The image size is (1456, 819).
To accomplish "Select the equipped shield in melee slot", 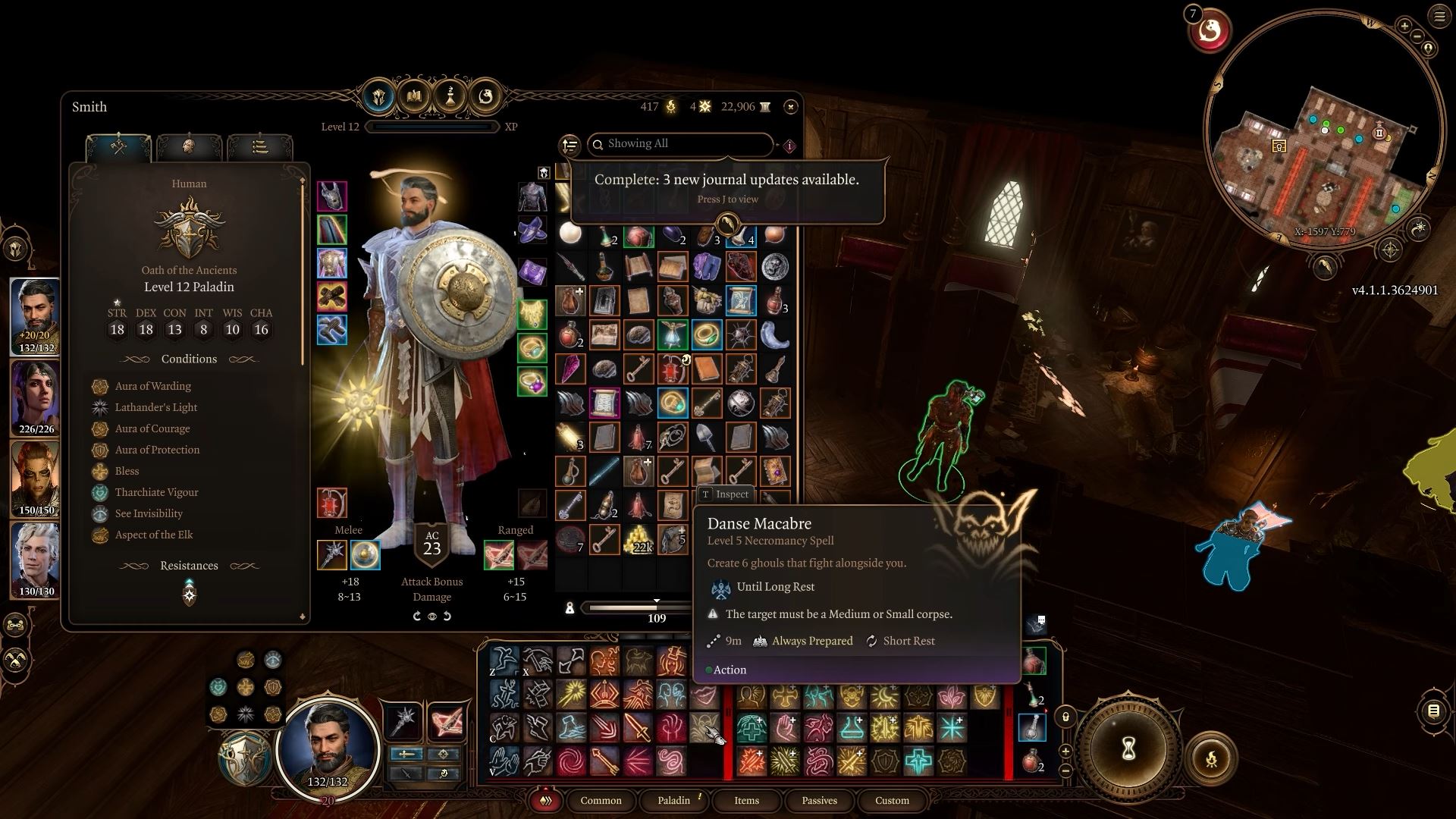I will (365, 555).
